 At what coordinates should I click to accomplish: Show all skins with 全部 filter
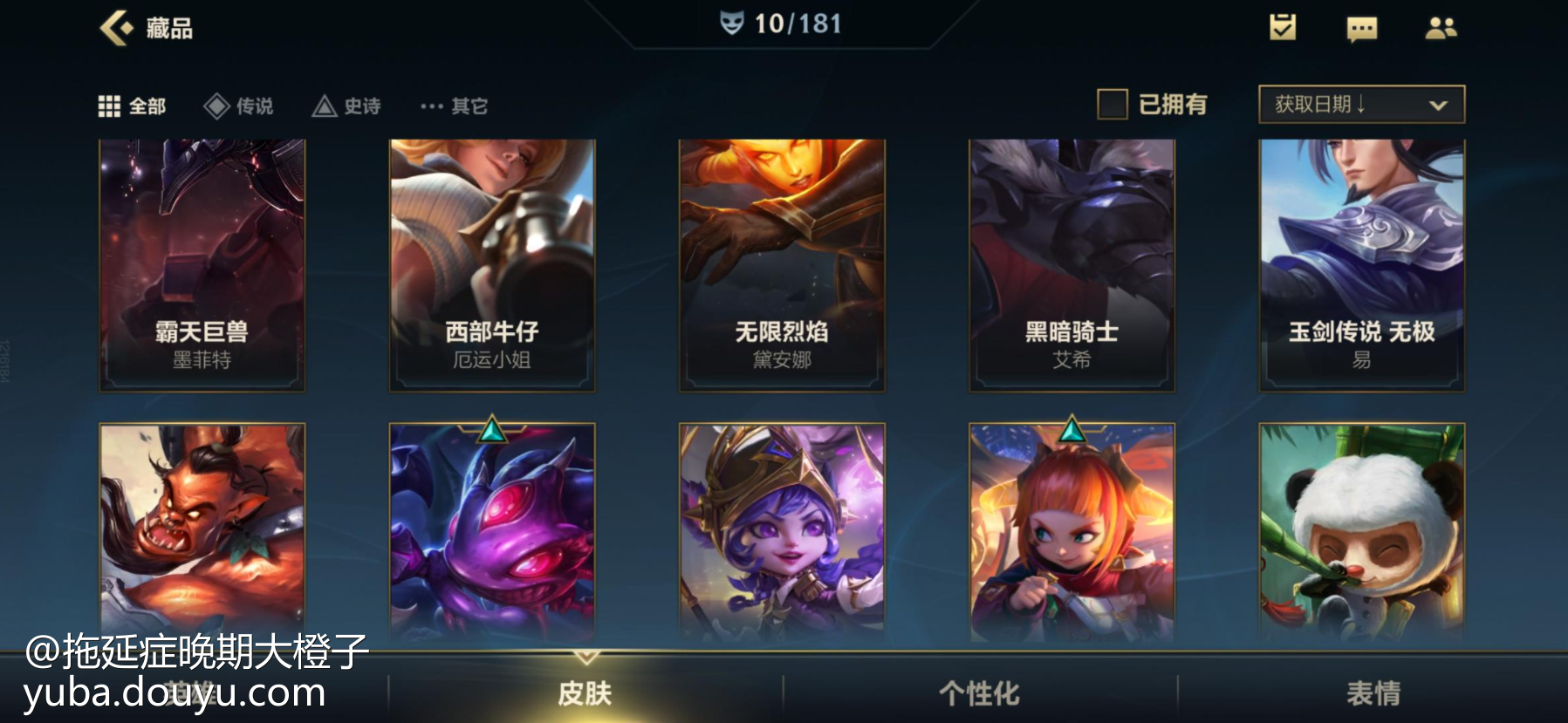[x=132, y=106]
